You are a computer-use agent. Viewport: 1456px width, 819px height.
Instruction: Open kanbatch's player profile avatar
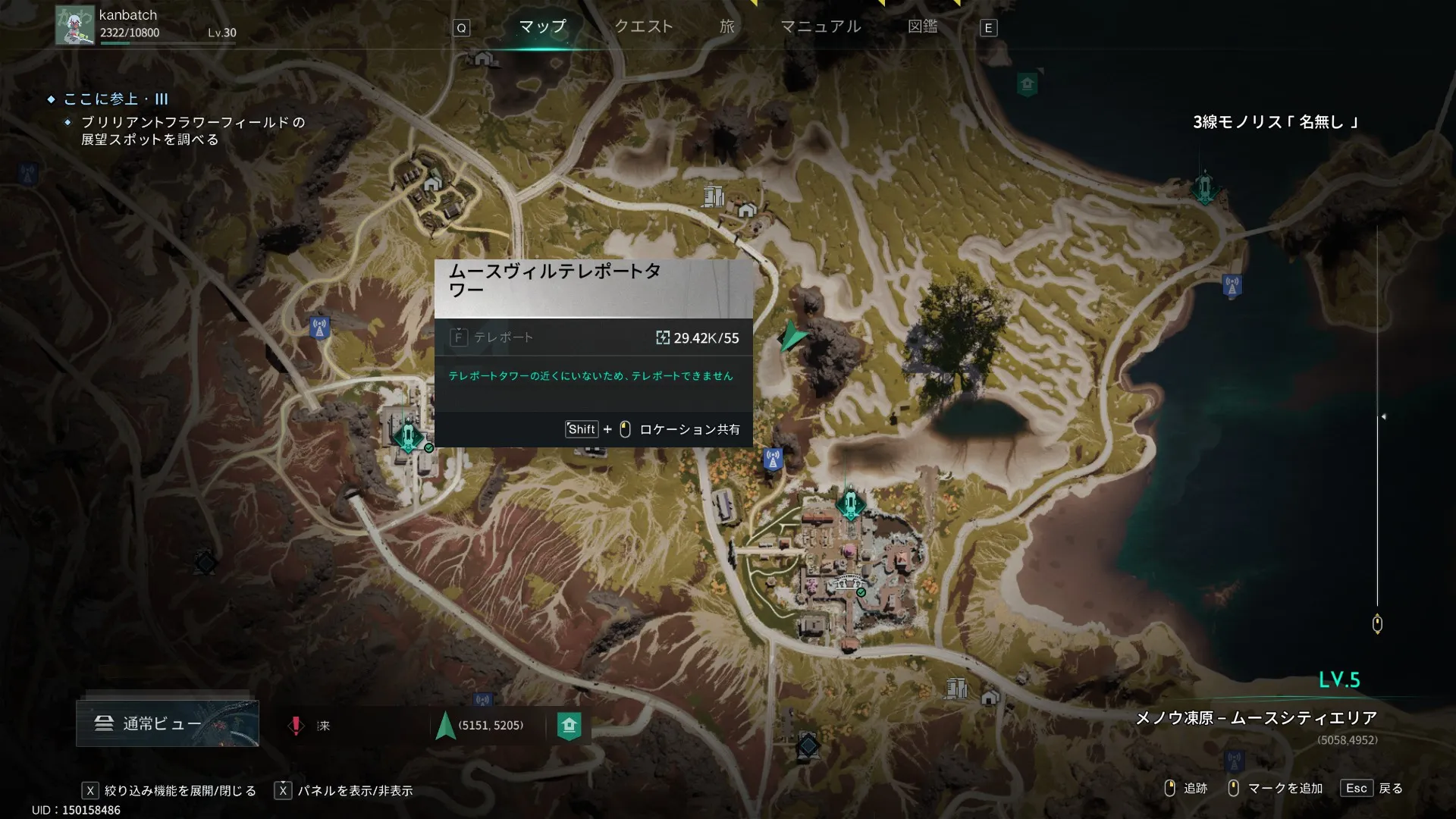pyautogui.click(x=74, y=26)
